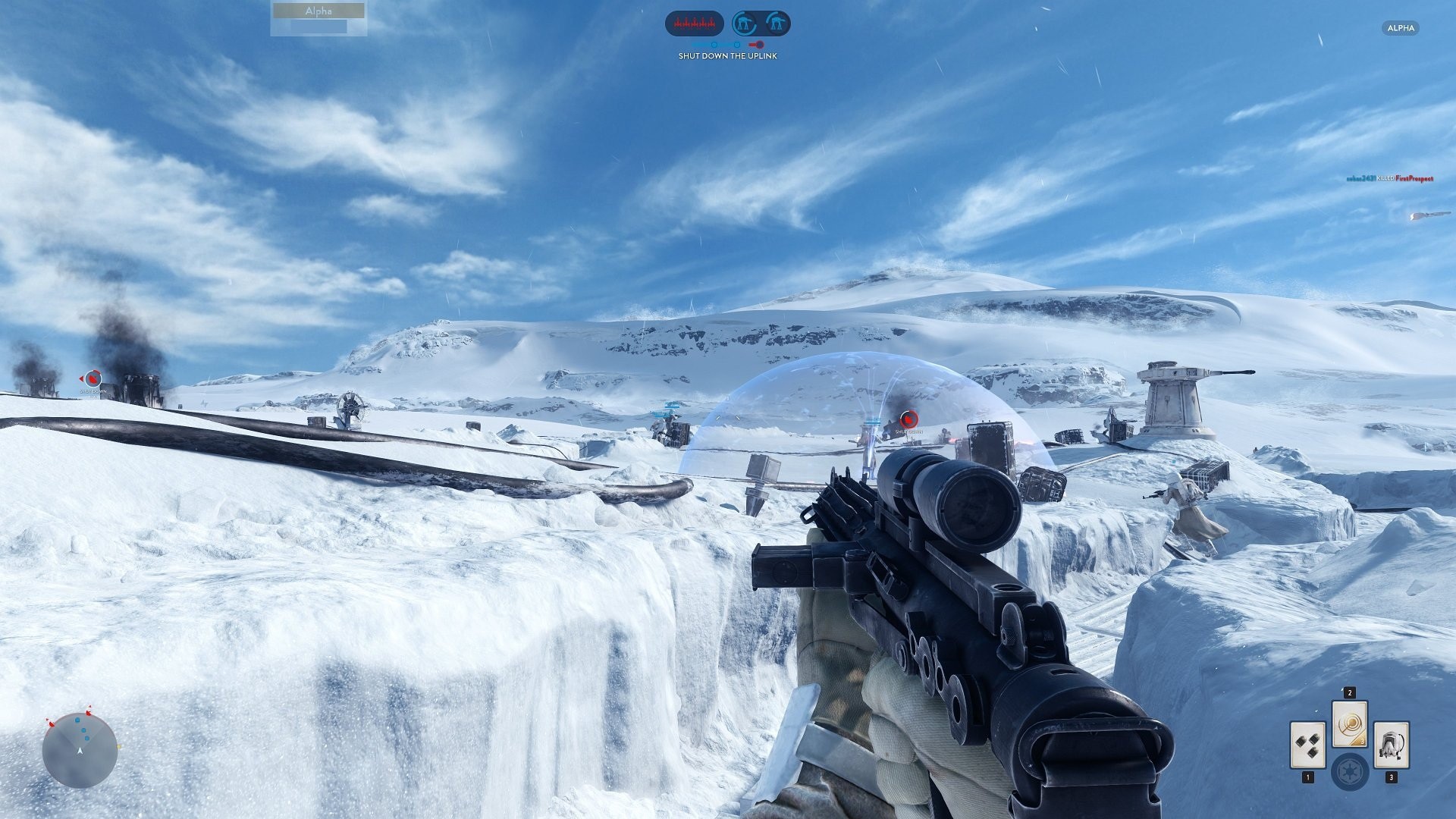The height and width of the screenshot is (819, 1456).
Task: Select the left AT-AT health icon
Action: [745, 23]
